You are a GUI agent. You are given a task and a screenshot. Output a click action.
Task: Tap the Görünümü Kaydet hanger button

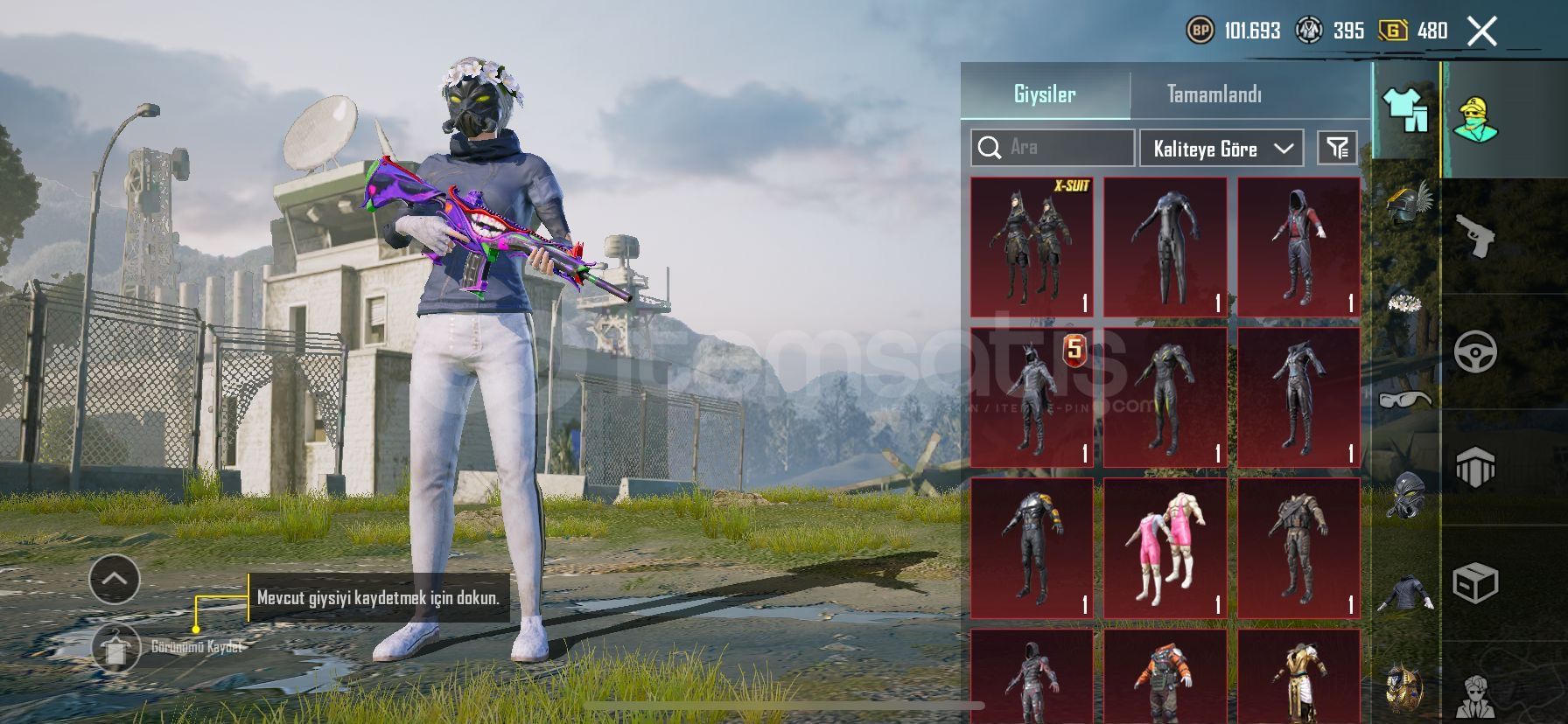pyautogui.click(x=115, y=648)
